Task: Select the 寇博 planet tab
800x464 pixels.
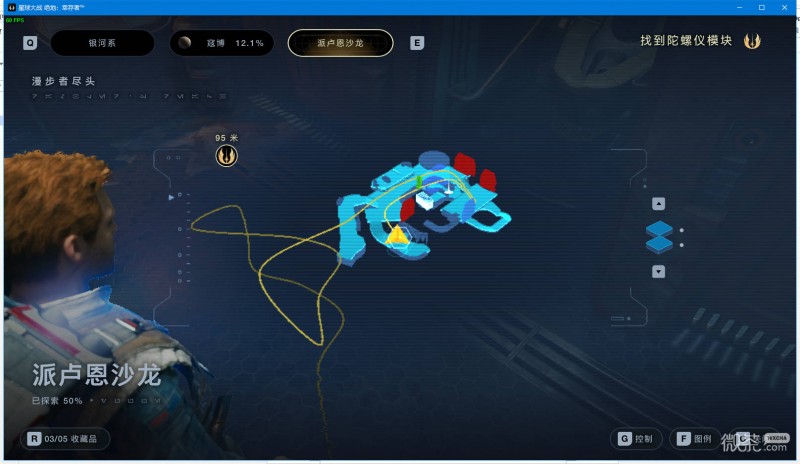Action: tap(220, 43)
